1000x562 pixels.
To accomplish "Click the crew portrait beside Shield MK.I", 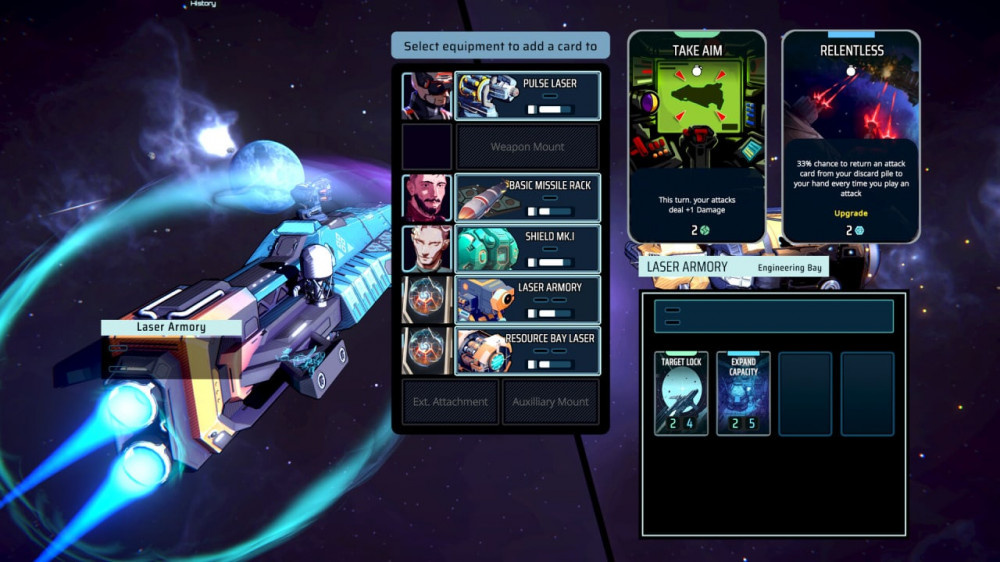I will point(427,249).
